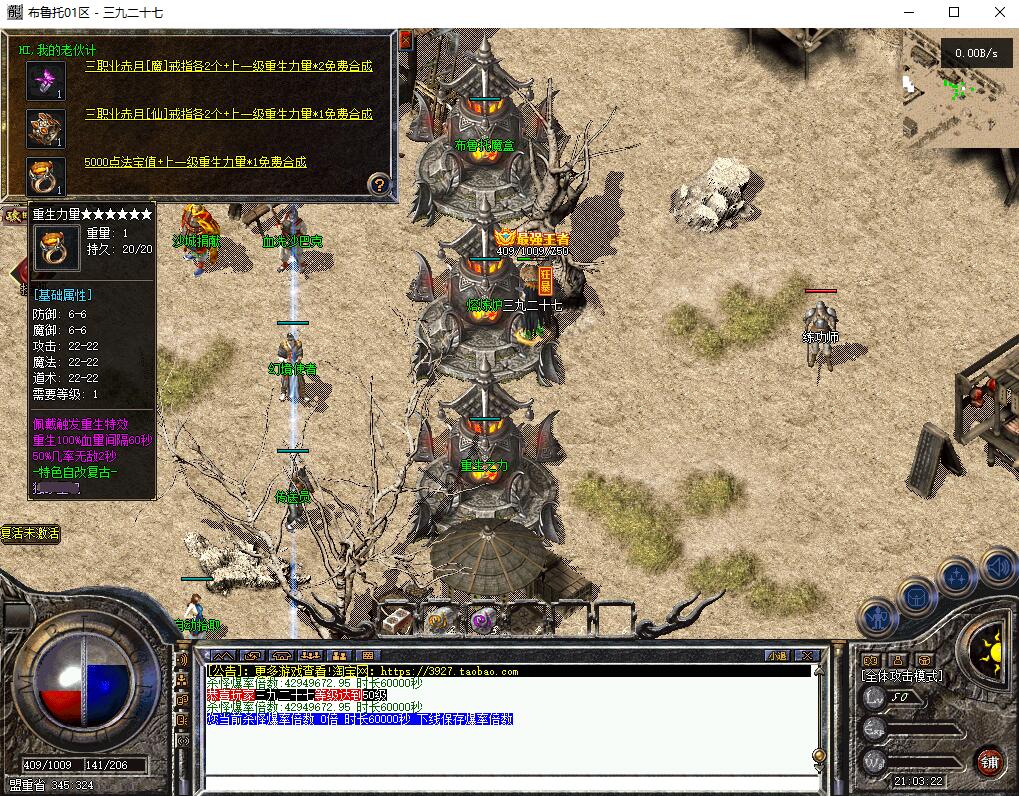Pick the 5000点法宝值 free synthesis option

[195, 162]
